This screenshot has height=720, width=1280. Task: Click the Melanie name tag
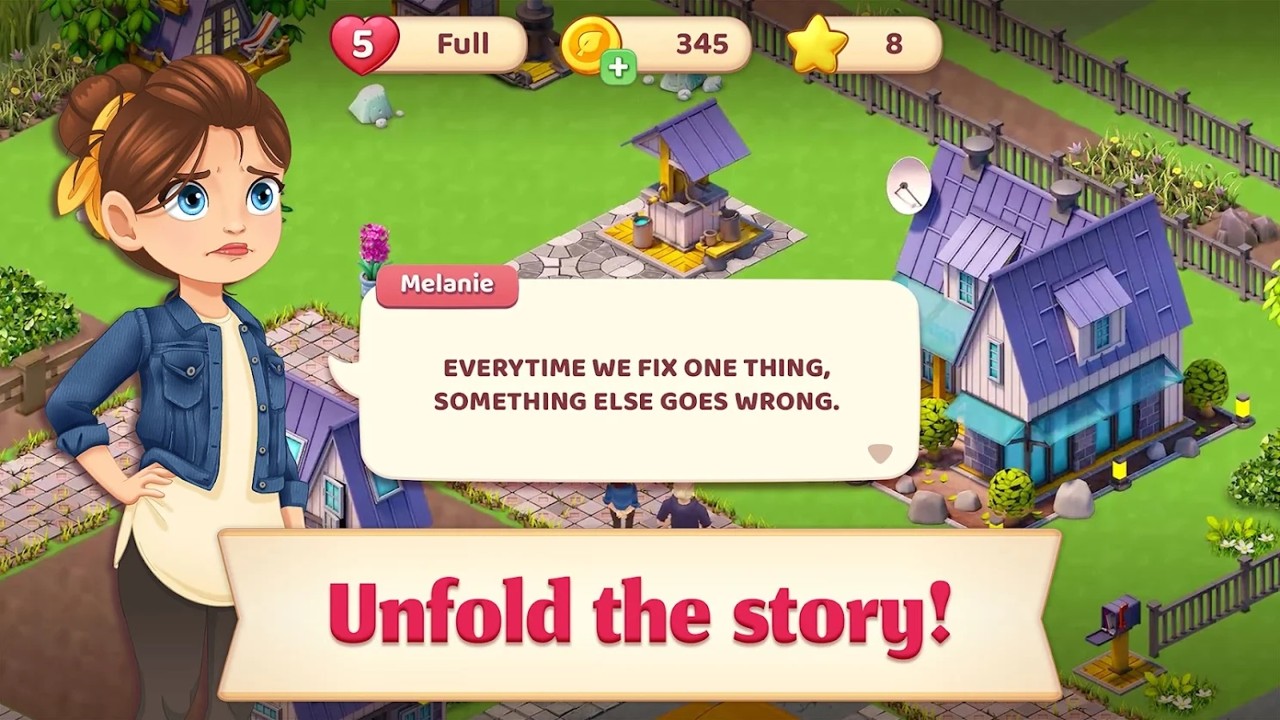pos(446,285)
